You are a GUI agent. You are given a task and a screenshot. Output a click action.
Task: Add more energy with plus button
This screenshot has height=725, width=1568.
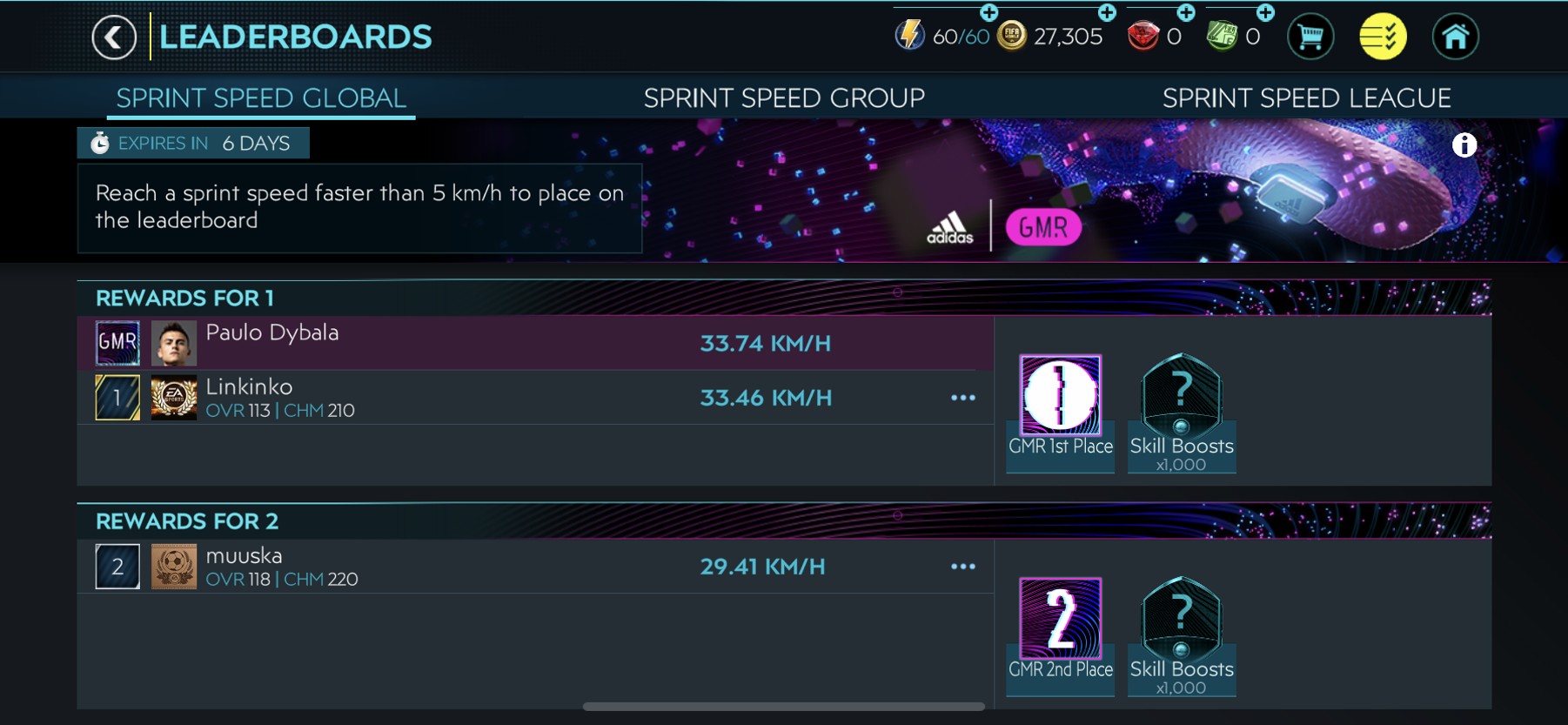click(988, 12)
